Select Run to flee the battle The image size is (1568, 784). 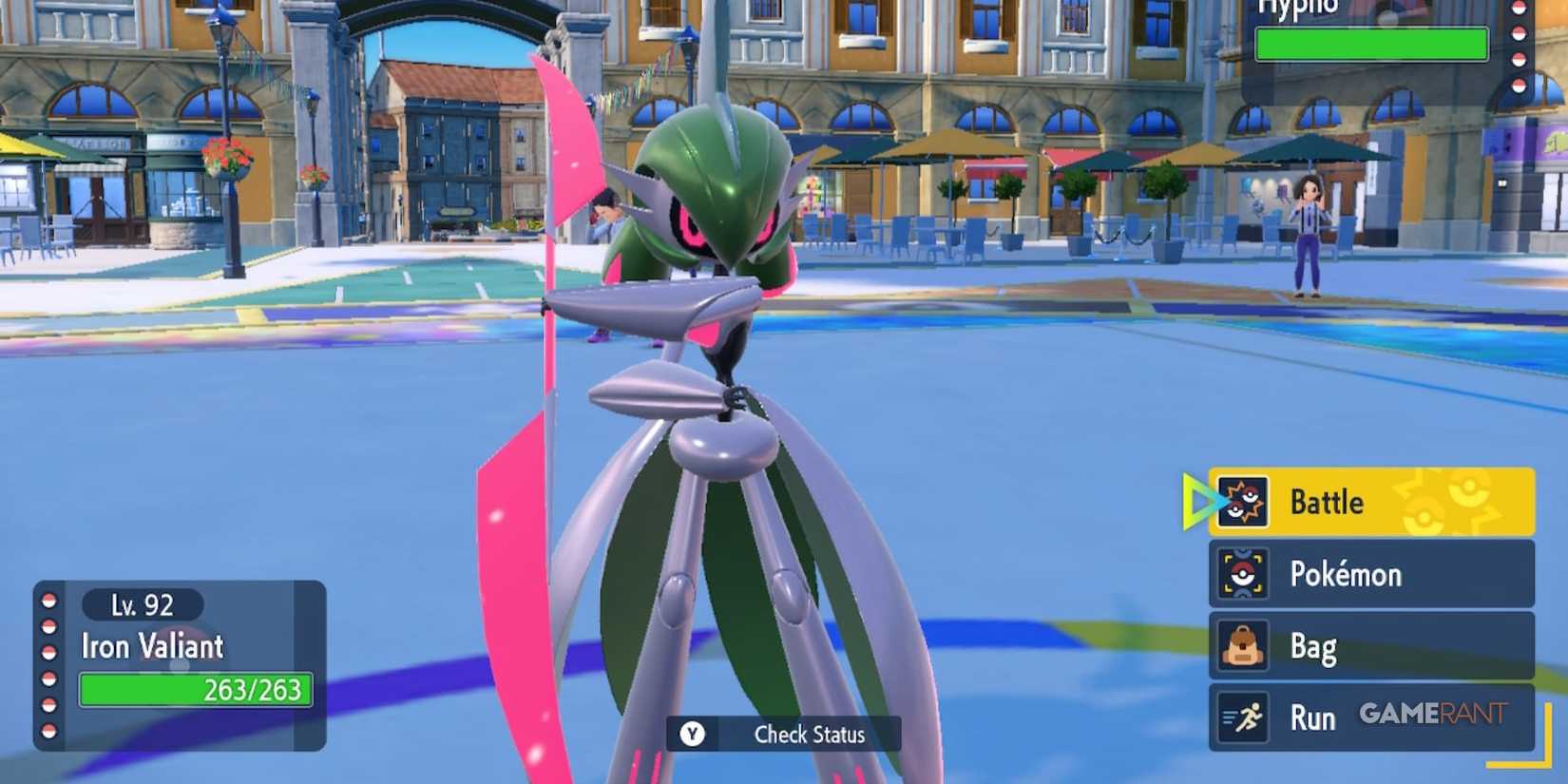point(1314,717)
